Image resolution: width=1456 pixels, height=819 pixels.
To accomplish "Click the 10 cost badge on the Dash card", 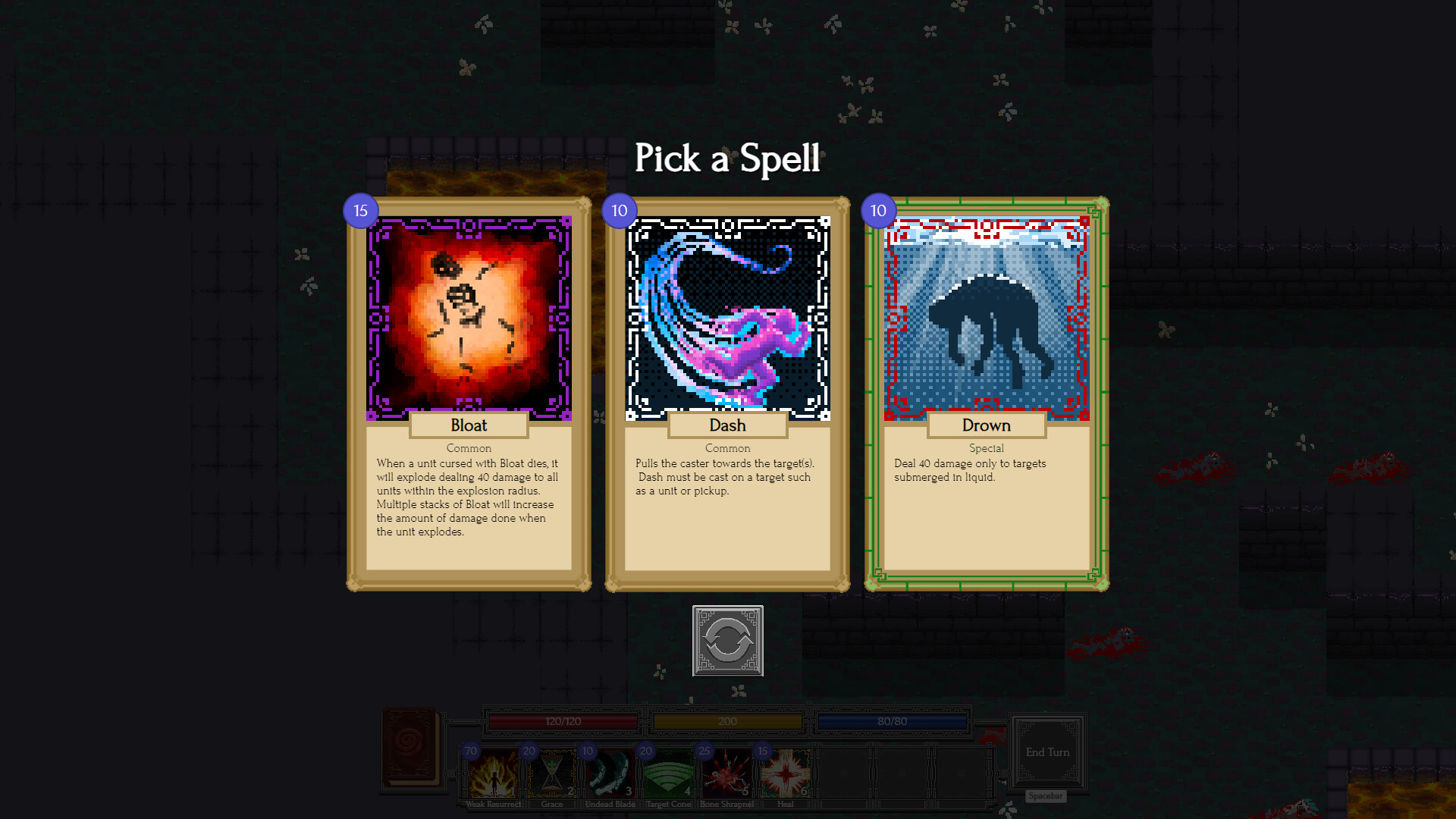I will pyautogui.click(x=619, y=211).
